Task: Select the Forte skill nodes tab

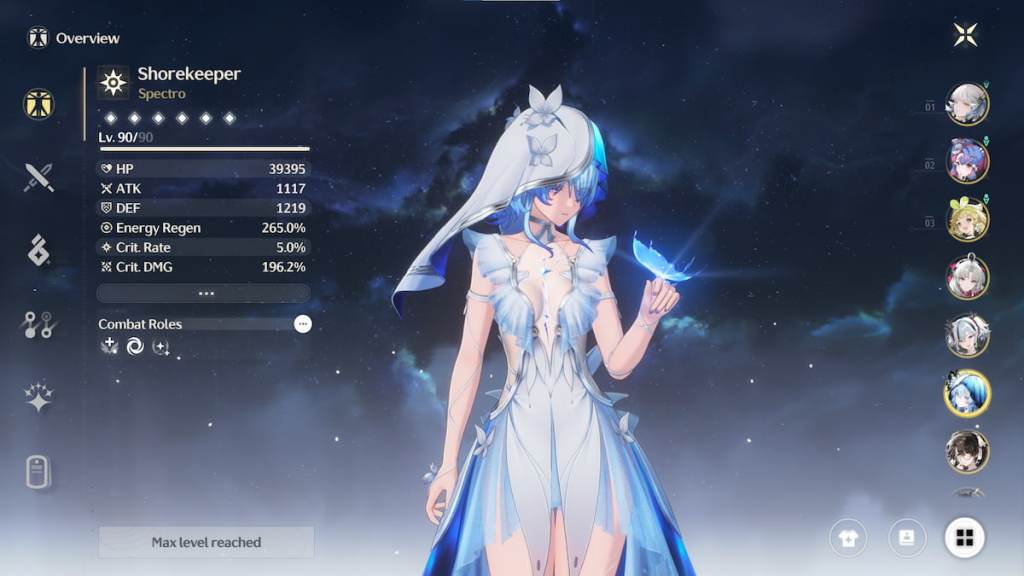Action: (x=39, y=323)
